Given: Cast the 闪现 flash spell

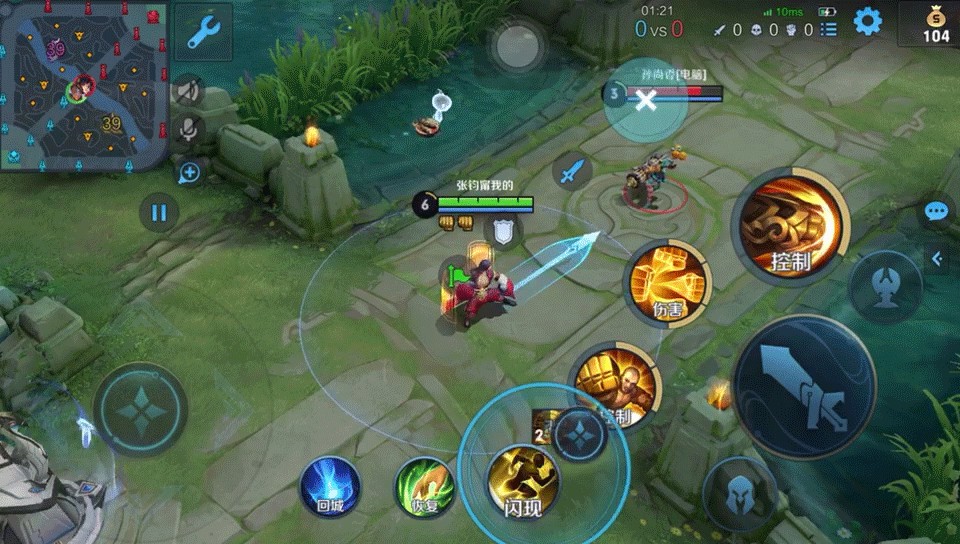Looking at the screenshot, I should (x=522, y=482).
